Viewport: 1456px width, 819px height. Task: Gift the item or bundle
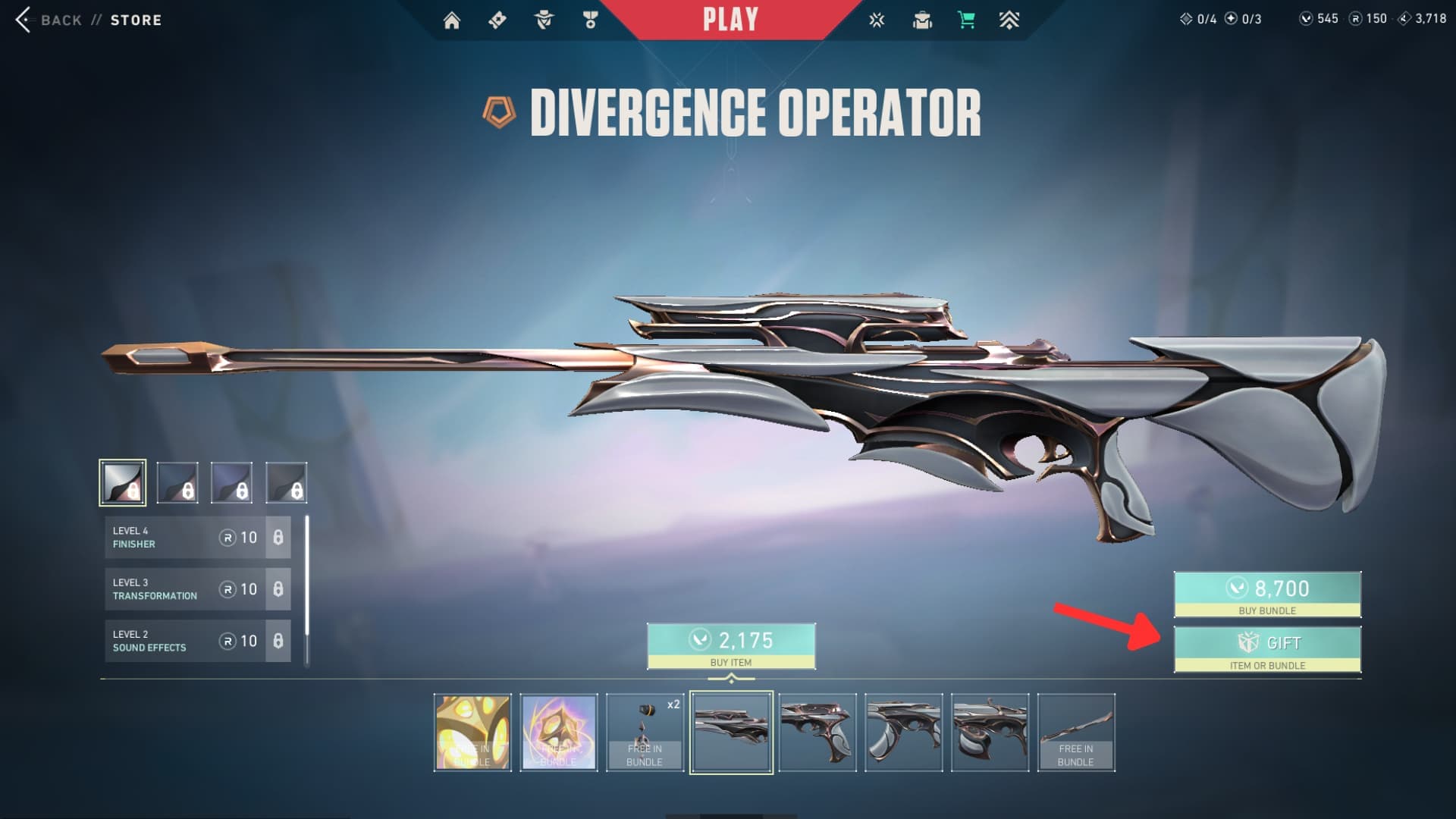click(1267, 649)
